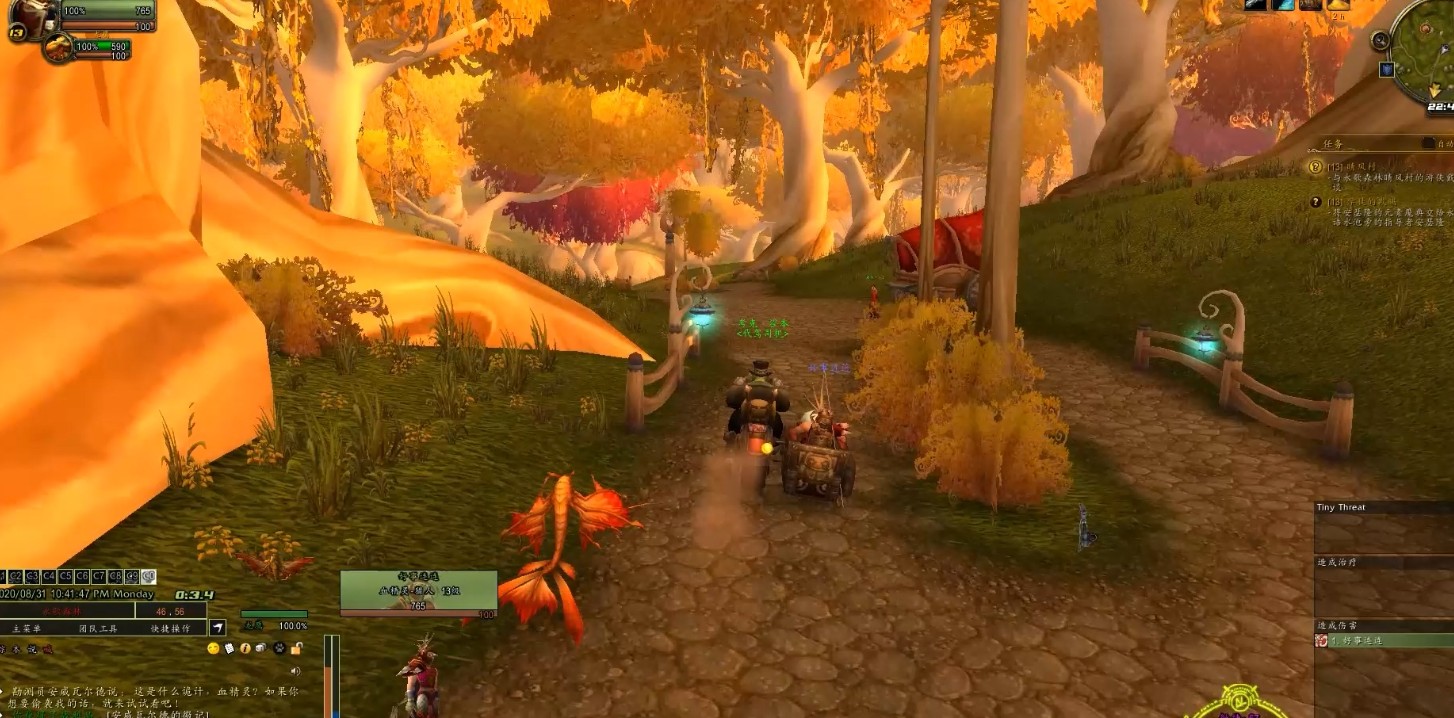Toggle the orange padlock icon

point(296,649)
